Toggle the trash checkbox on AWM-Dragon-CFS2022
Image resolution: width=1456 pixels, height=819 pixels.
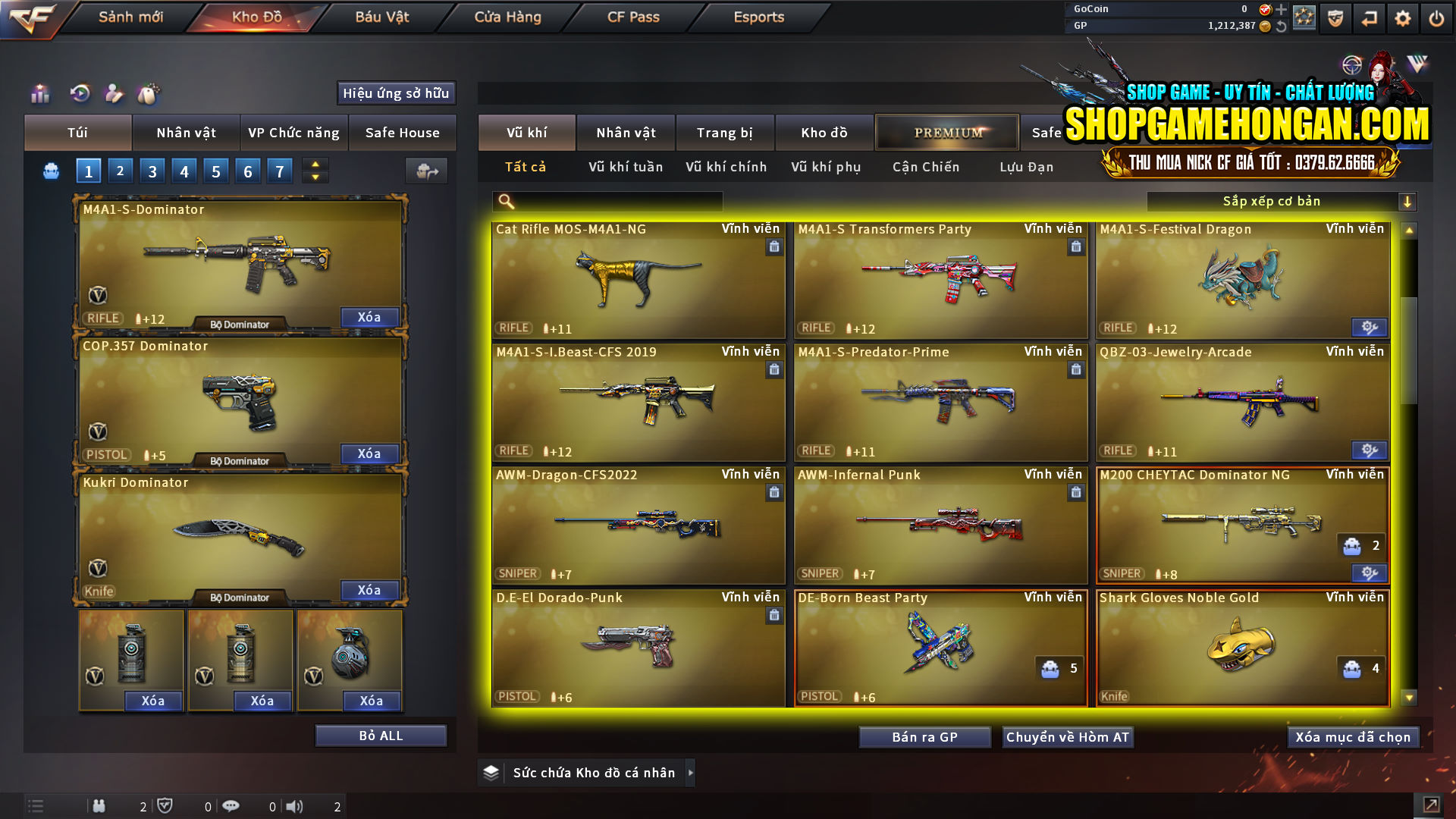tap(774, 492)
